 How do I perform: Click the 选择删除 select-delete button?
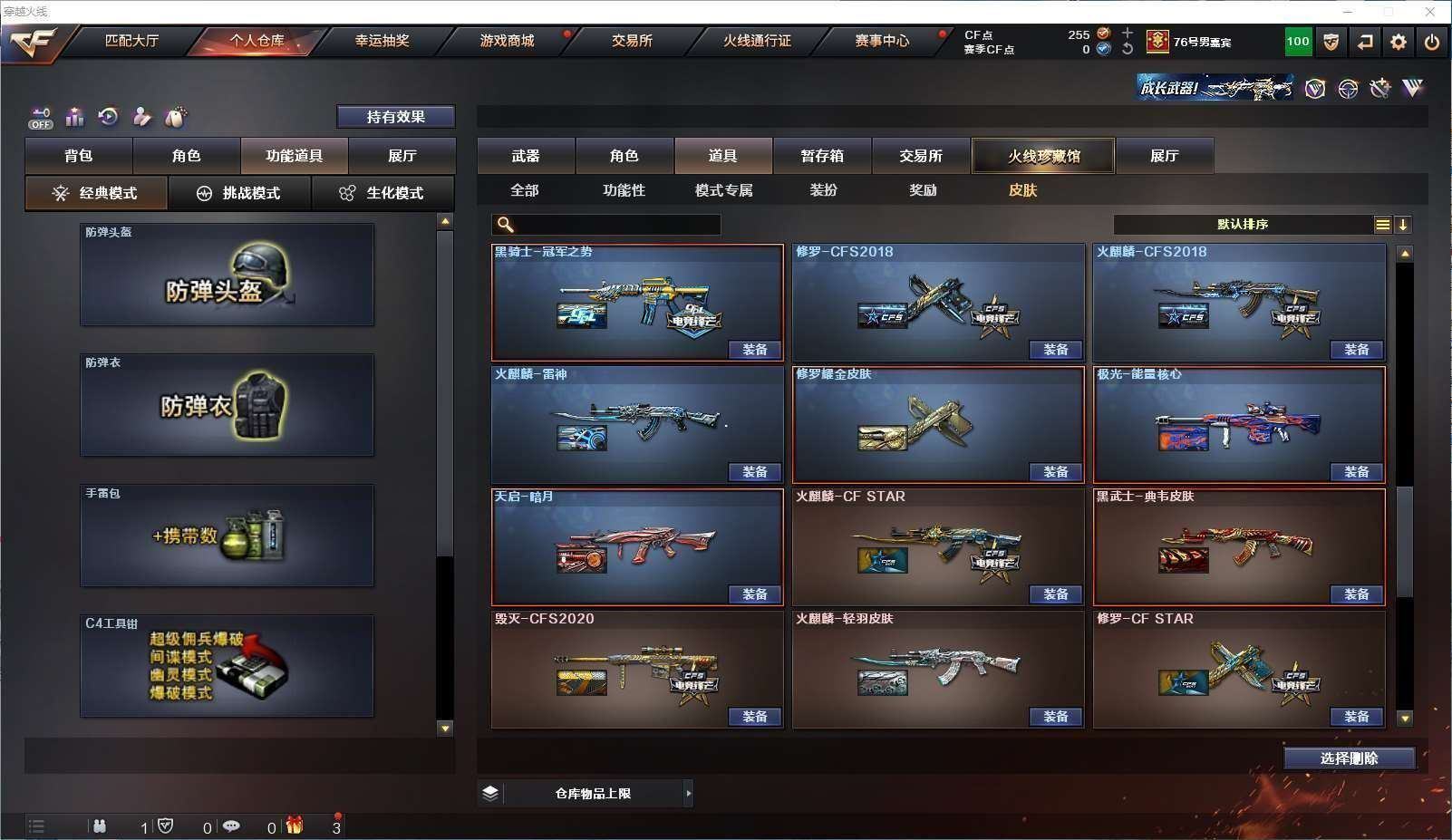(1349, 758)
